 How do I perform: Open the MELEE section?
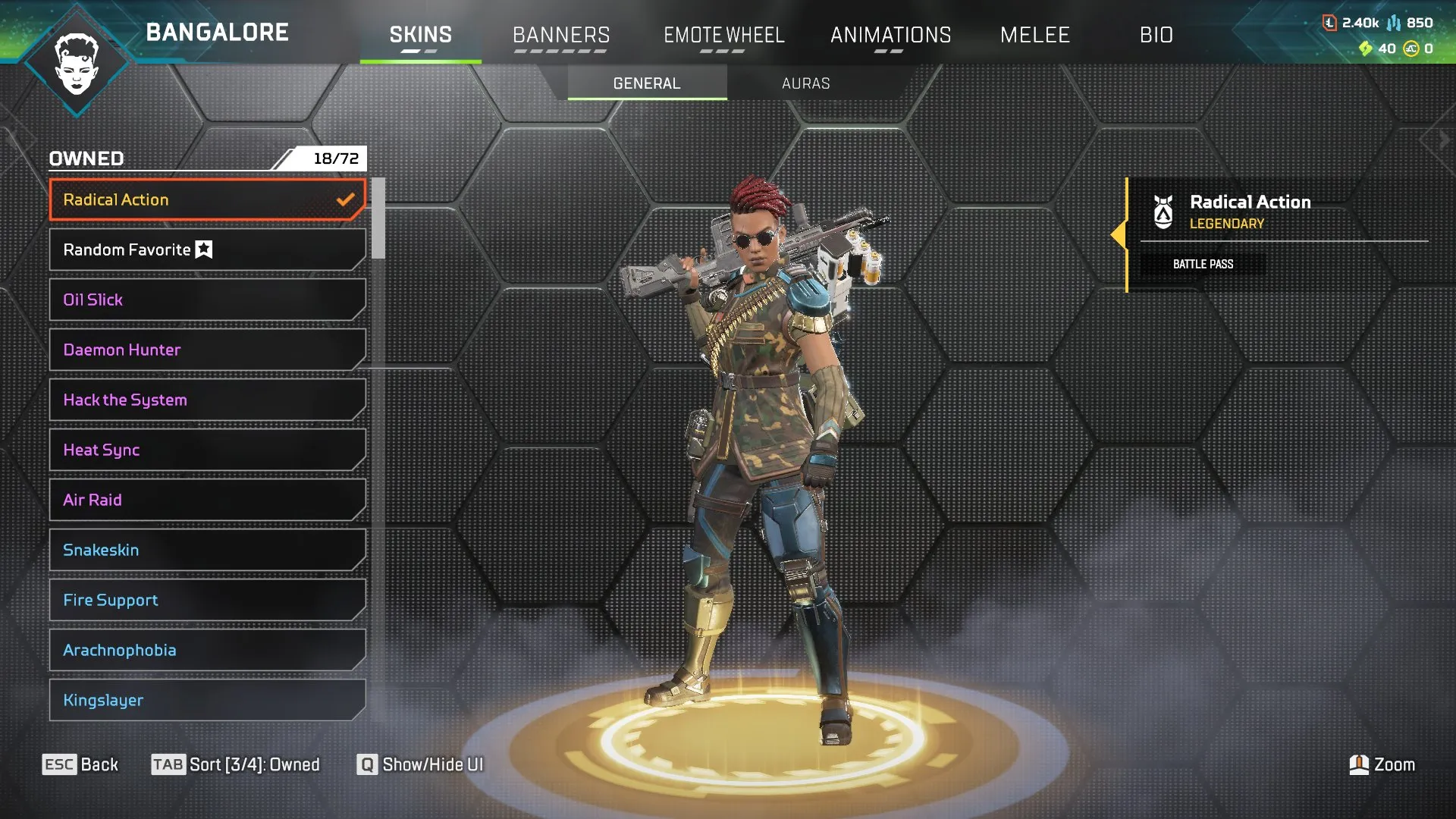coord(1035,35)
